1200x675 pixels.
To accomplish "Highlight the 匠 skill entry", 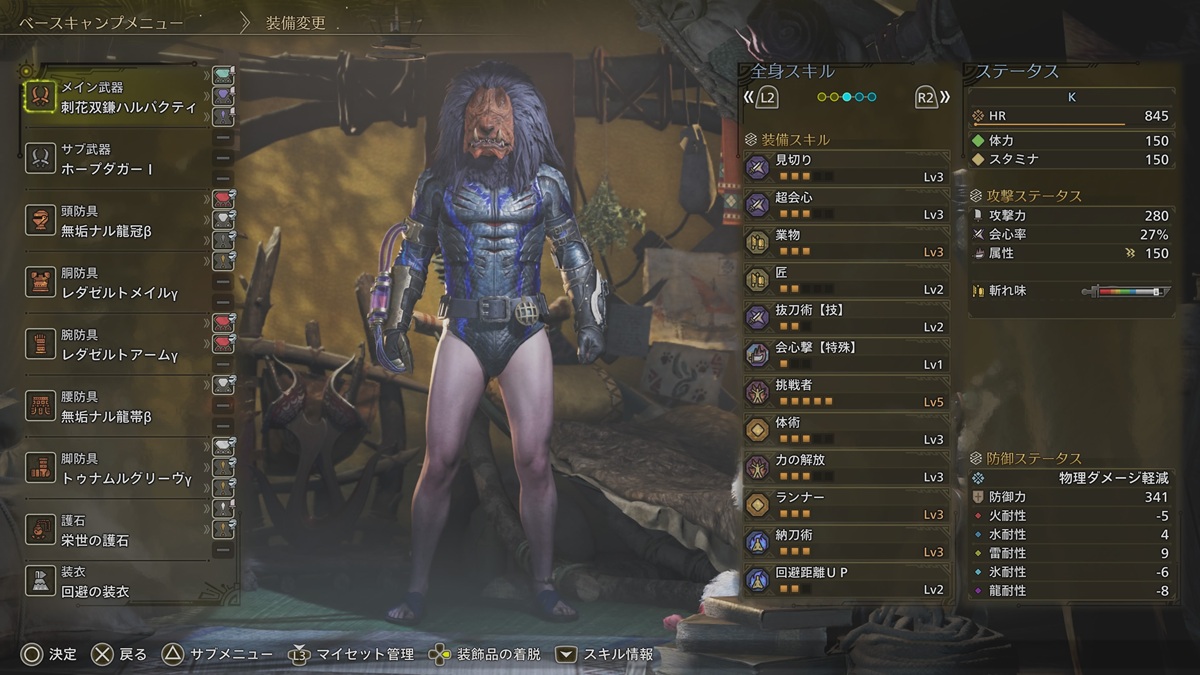I will 845,280.
